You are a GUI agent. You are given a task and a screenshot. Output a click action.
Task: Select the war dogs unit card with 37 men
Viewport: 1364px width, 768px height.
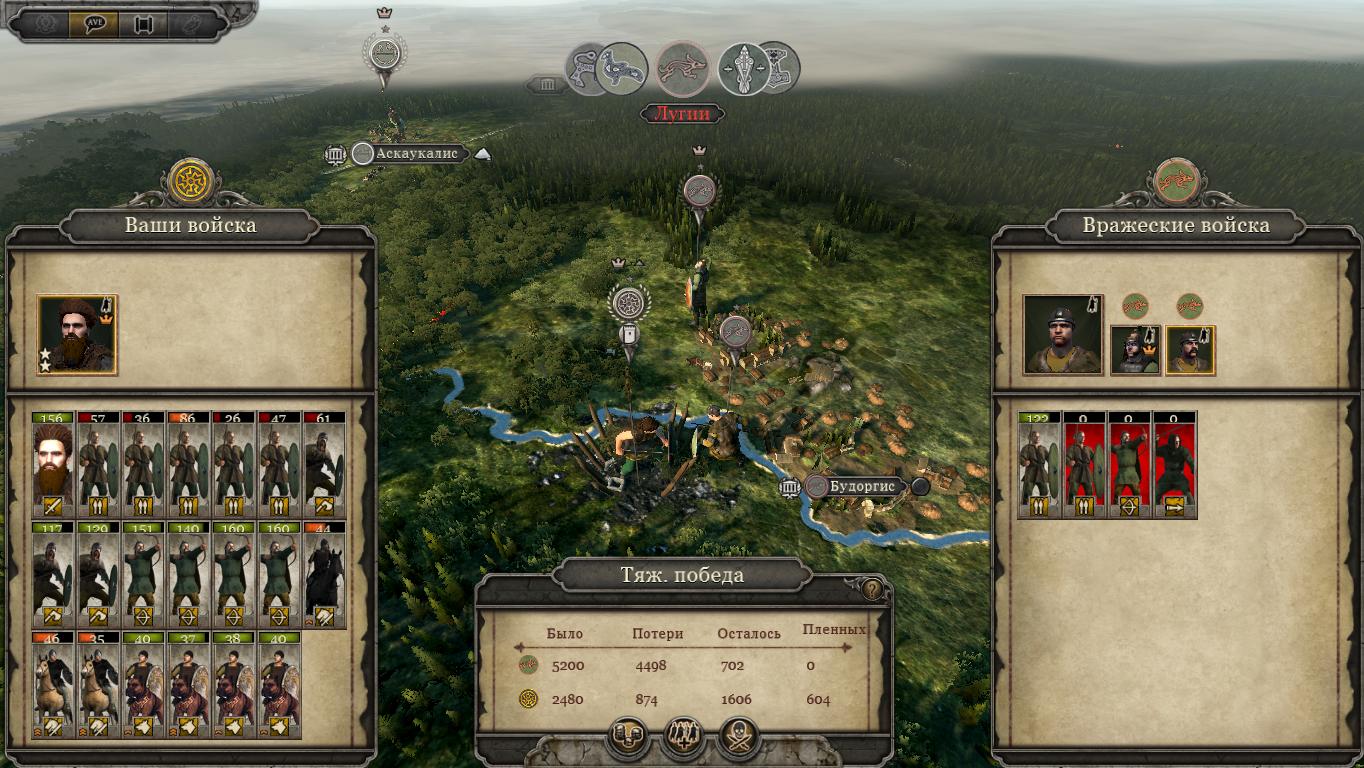(190, 685)
